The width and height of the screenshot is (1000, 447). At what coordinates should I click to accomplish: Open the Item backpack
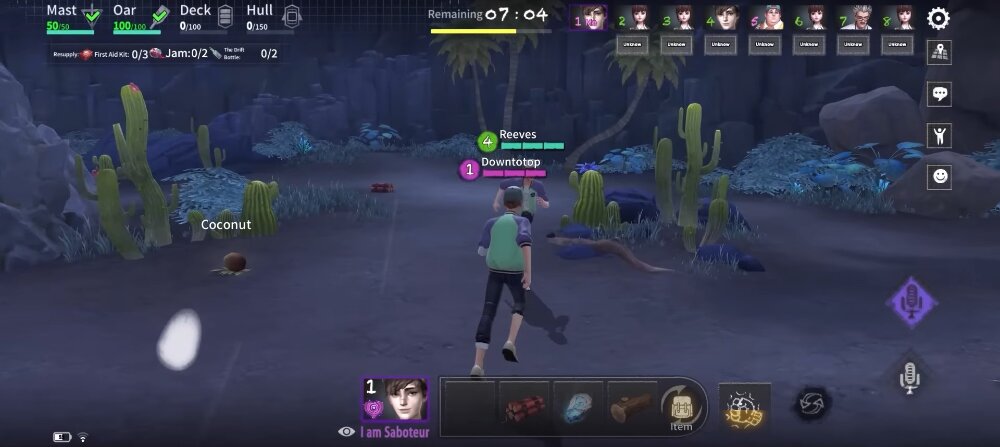point(681,406)
